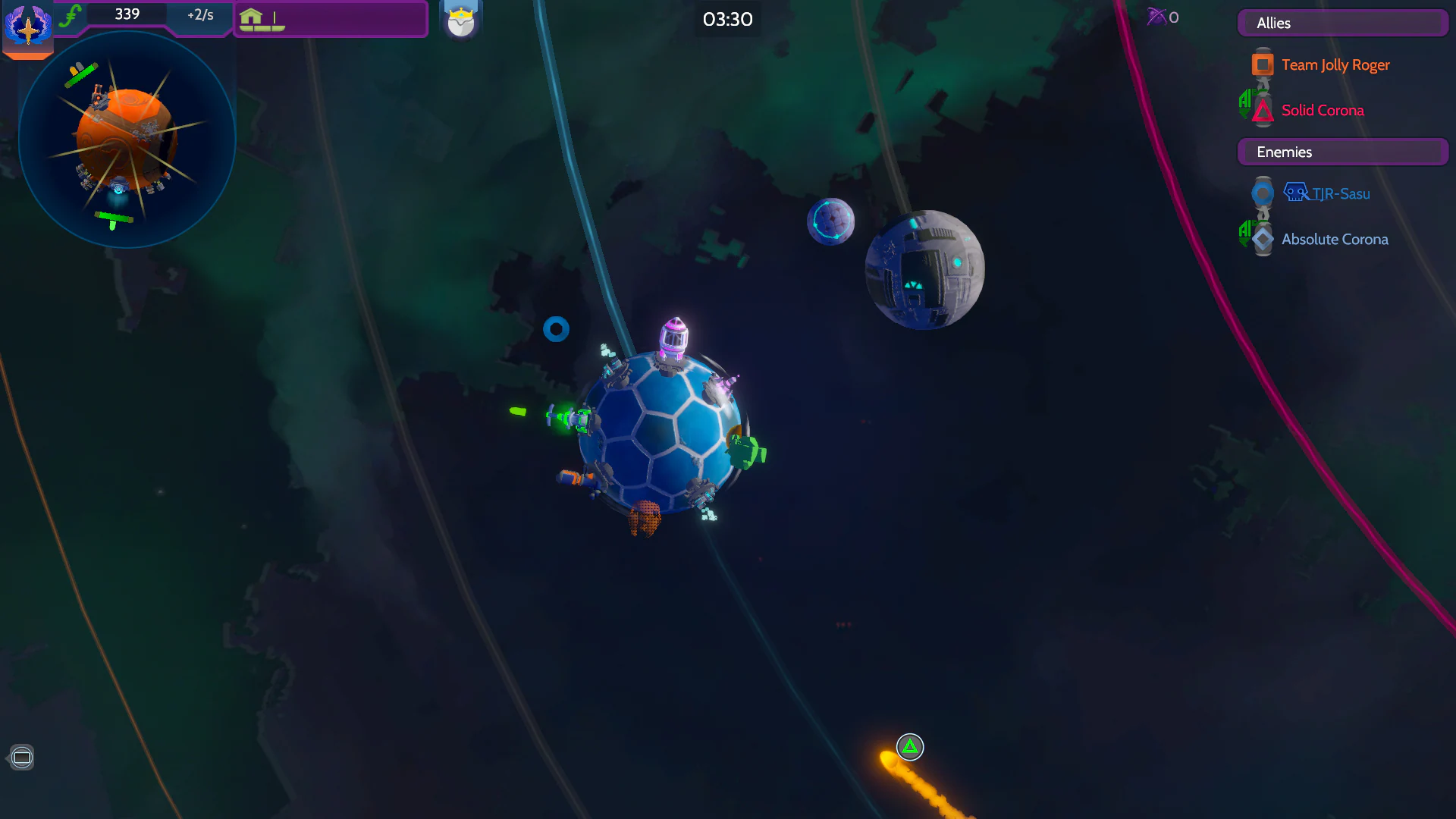Click the purple atom counter icon
The height and width of the screenshot is (819, 1456).
click(1158, 17)
